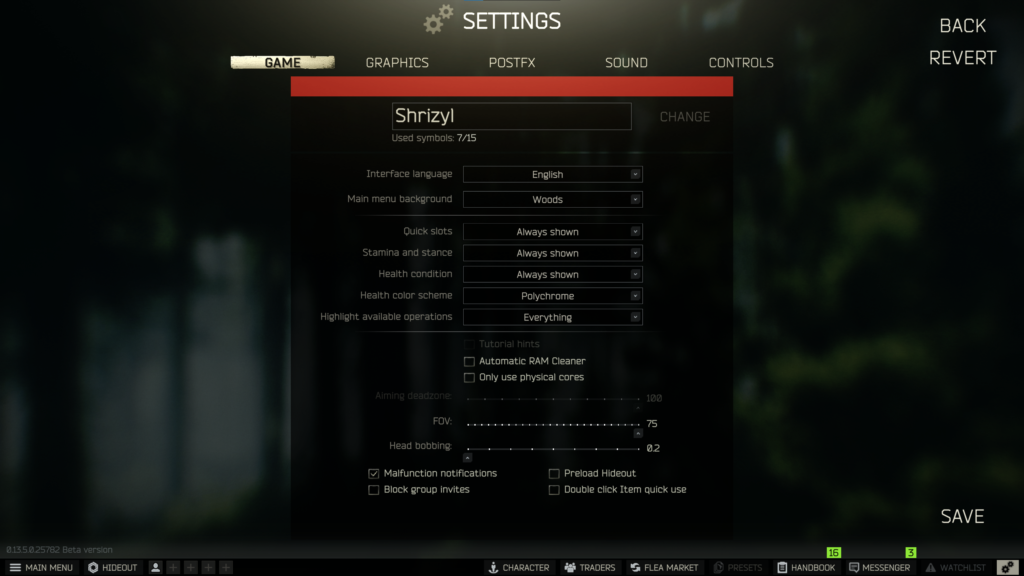This screenshot has width=1024, height=576.
Task: Enable Preload Hideout option
Action: pyautogui.click(x=554, y=473)
